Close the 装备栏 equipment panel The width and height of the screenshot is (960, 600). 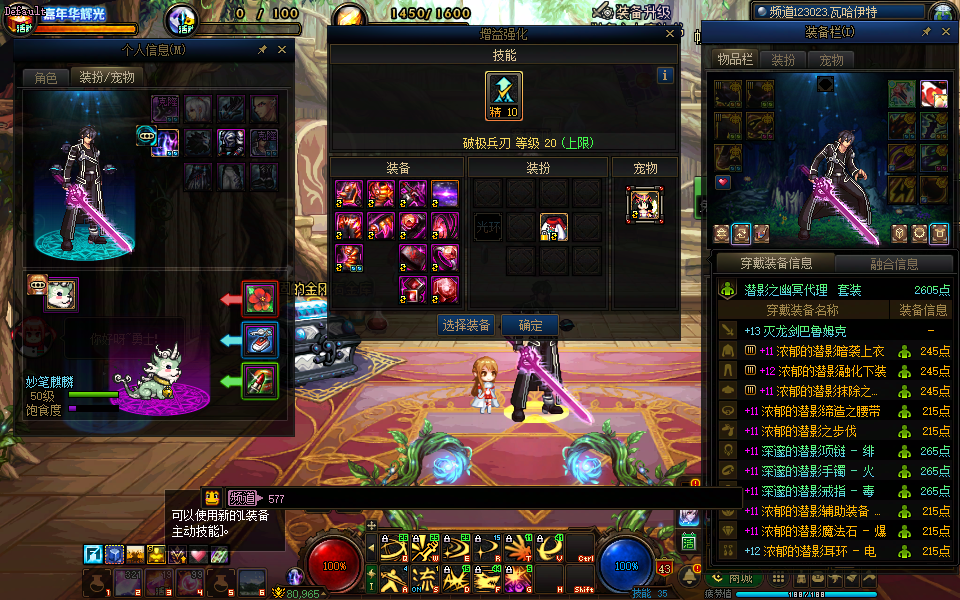(x=944, y=32)
